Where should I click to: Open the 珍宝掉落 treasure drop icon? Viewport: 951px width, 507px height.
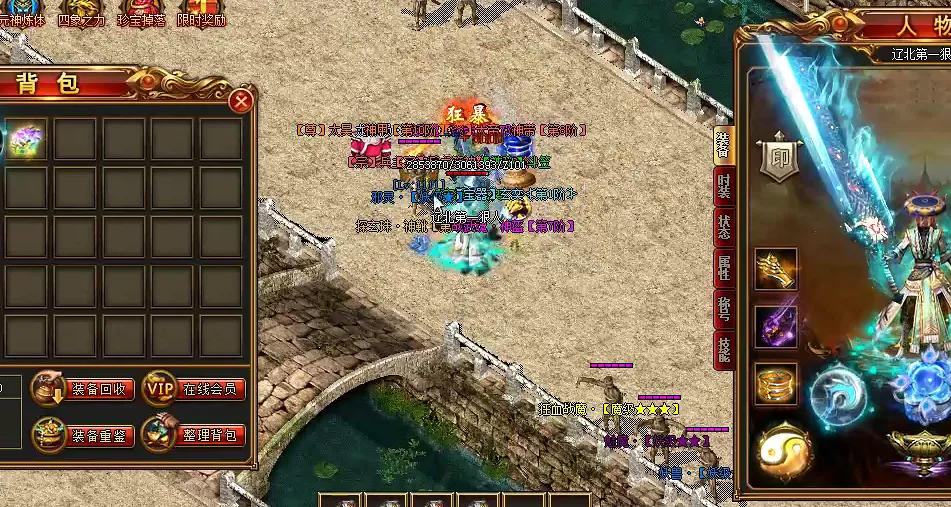point(141,13)
